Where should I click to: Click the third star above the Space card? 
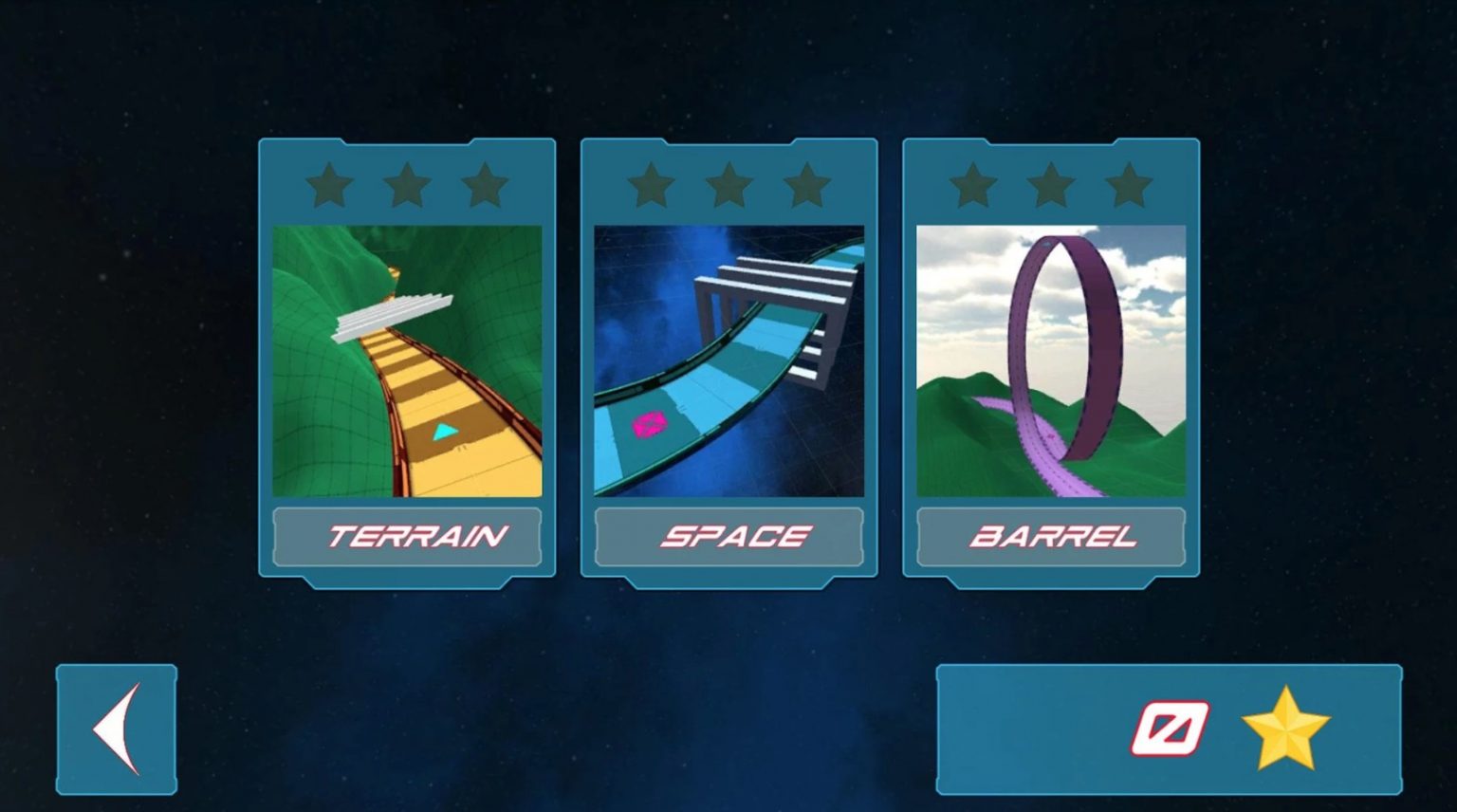806,186
